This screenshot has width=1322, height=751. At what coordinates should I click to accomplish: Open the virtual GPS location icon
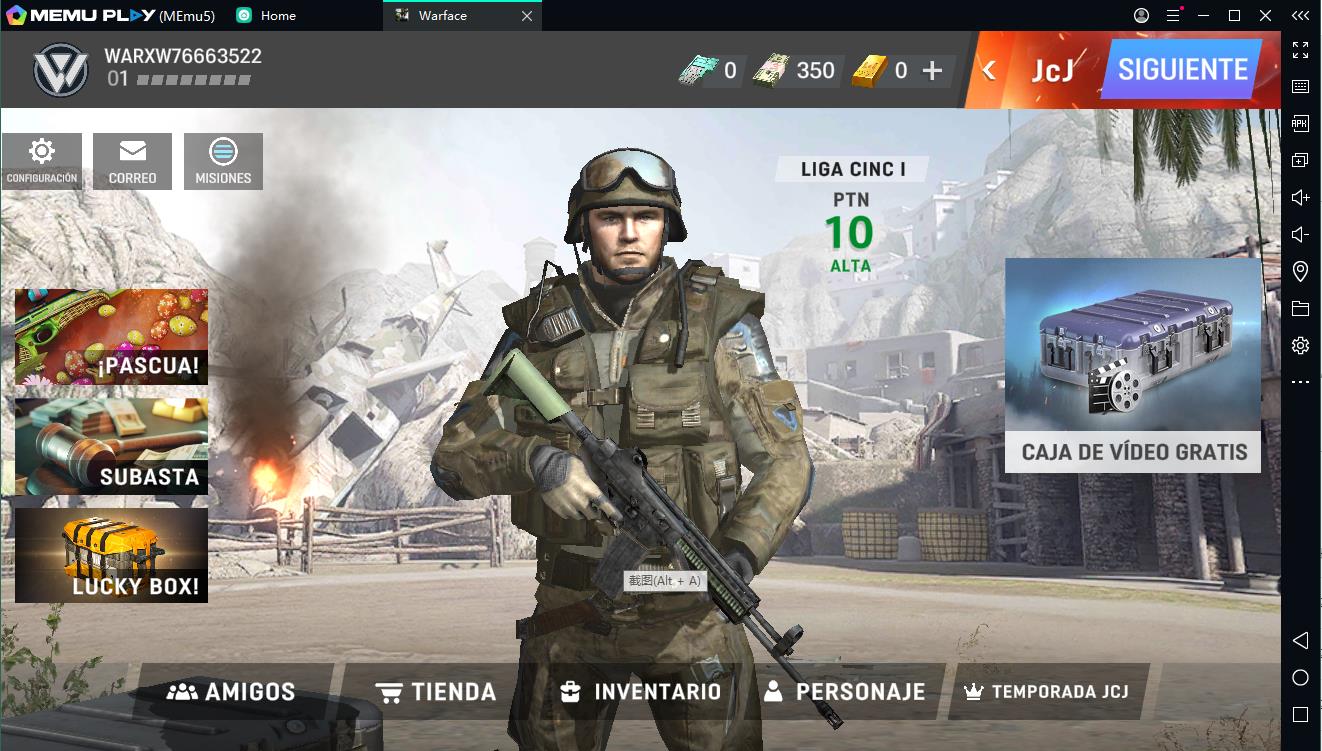click(1300, 270)
